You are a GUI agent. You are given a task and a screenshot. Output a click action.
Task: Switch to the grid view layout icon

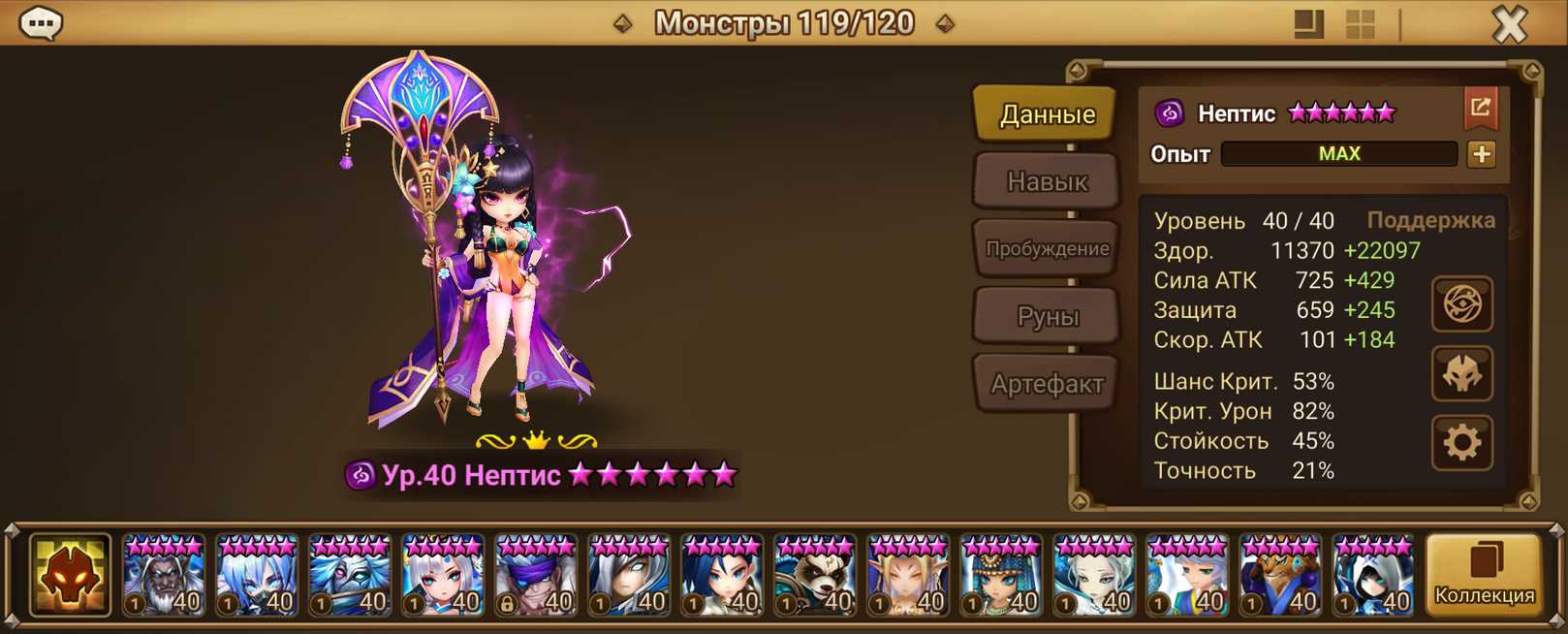pos(1361,23)
